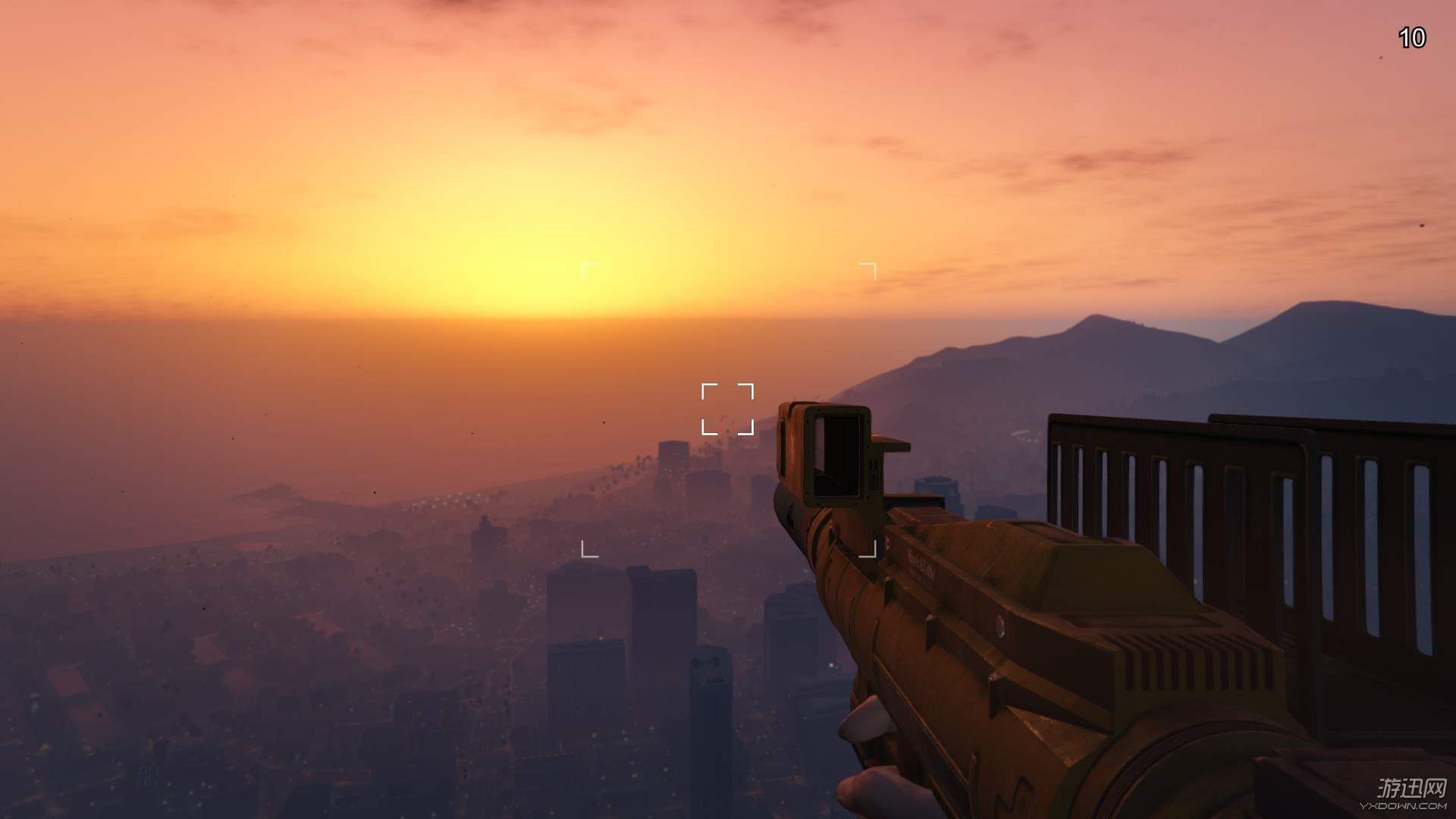This screenshot has width=1456, height=819.
Task: Click the center targeting reticle brackets
Action: [x=726, y=409]
